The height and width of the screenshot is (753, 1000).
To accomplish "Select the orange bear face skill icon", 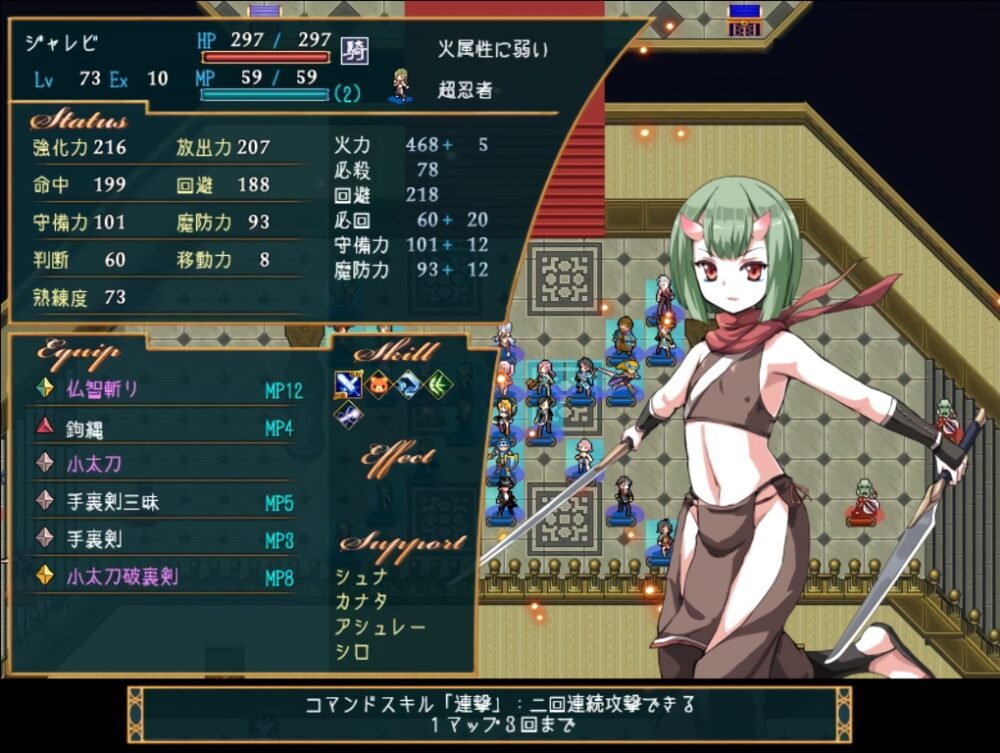I will (x=377, y=385).
